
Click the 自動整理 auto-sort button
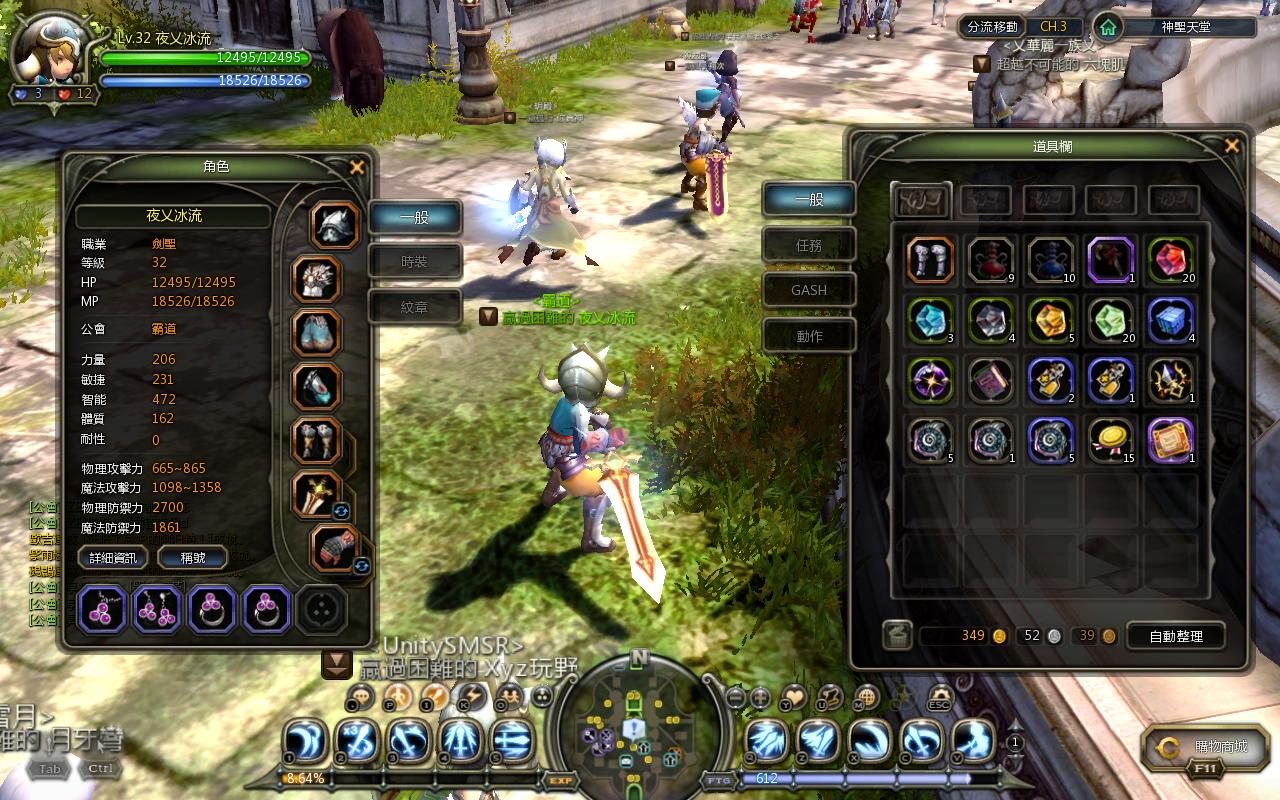(x=1177, y=636)
